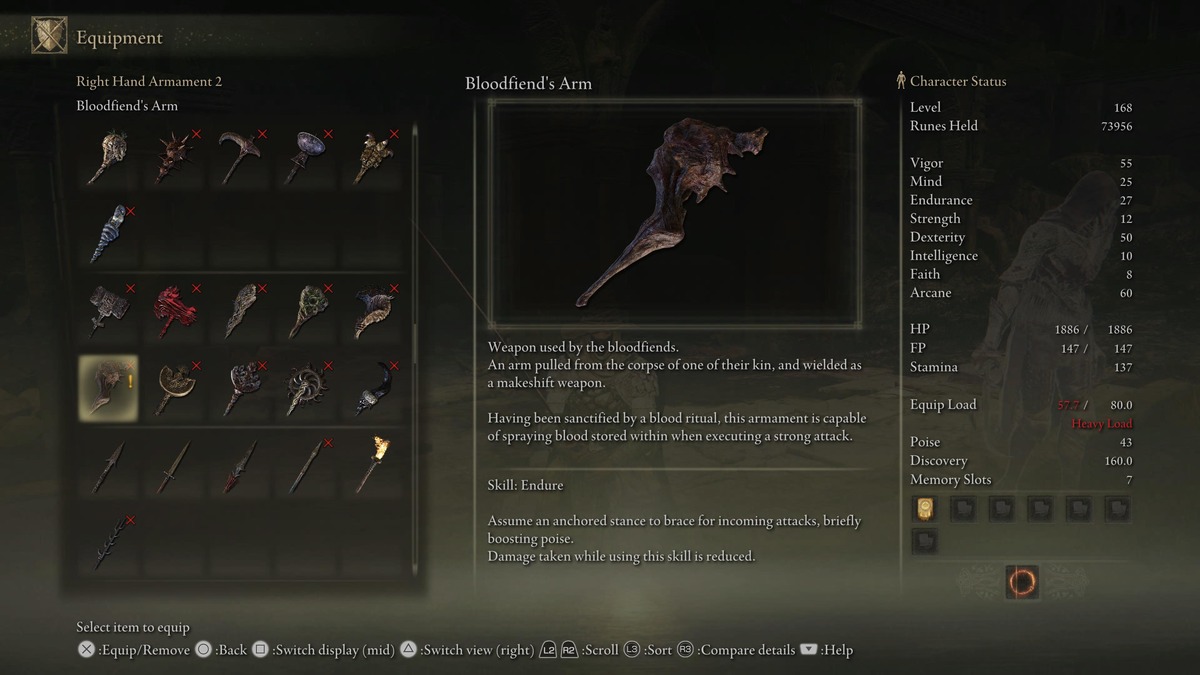Select the highlighted Bloodfiend's Arm slot
This screenshot has width=1200, height=675.
(x=109, y=387)
